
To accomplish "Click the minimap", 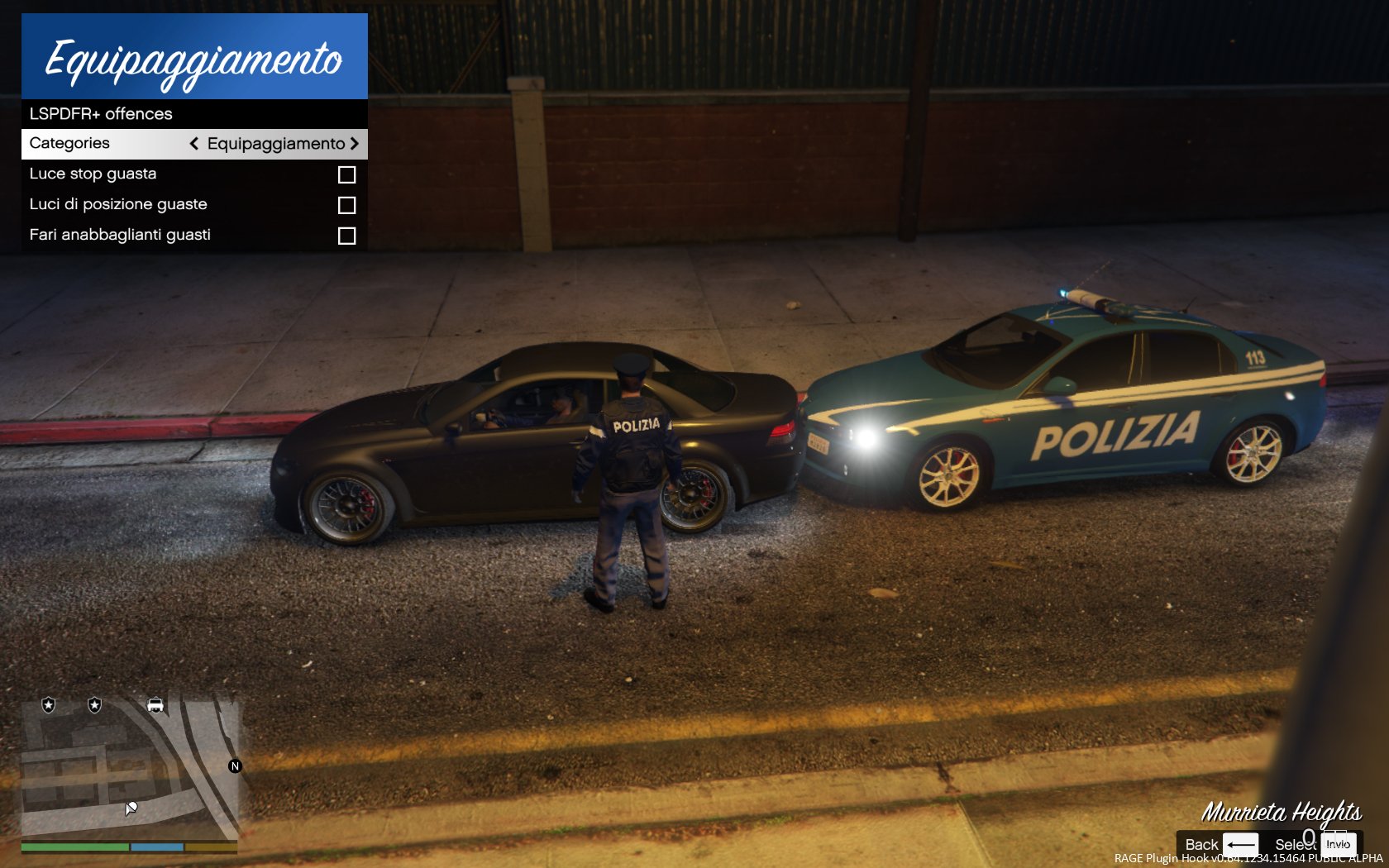I will (130, 769).
